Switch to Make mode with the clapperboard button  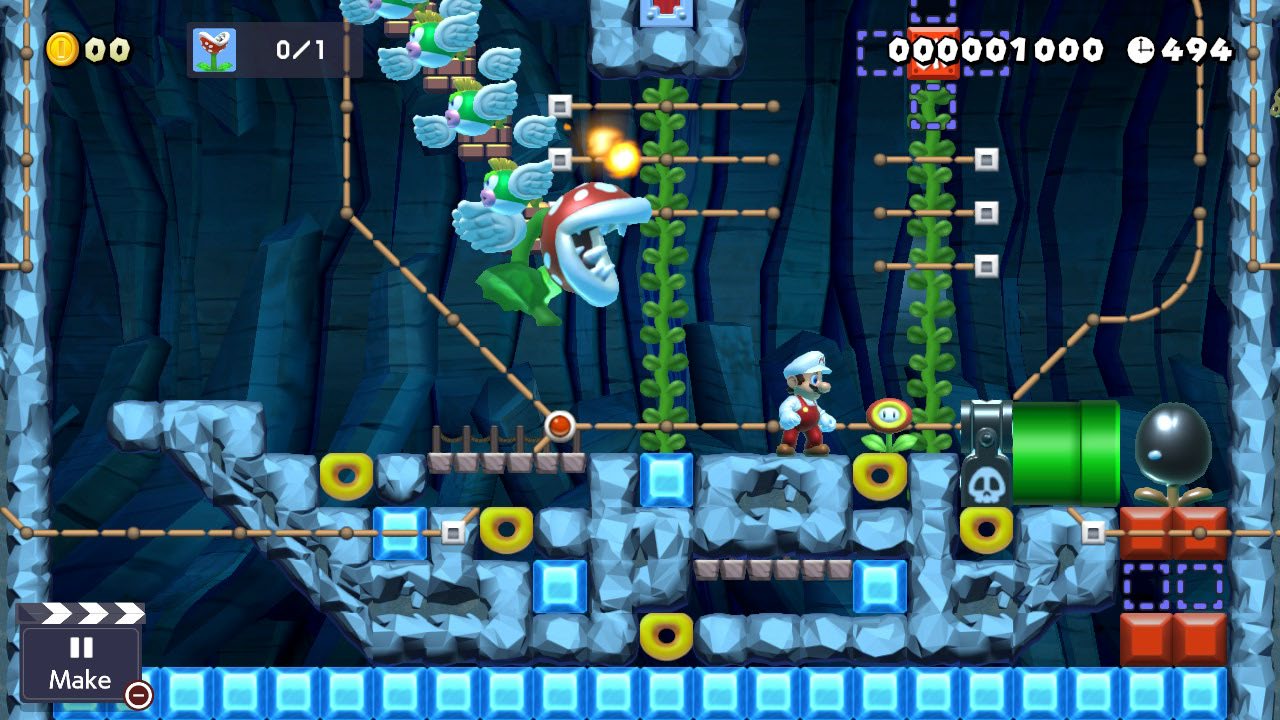pyautogui.click(x=80, y=655)
